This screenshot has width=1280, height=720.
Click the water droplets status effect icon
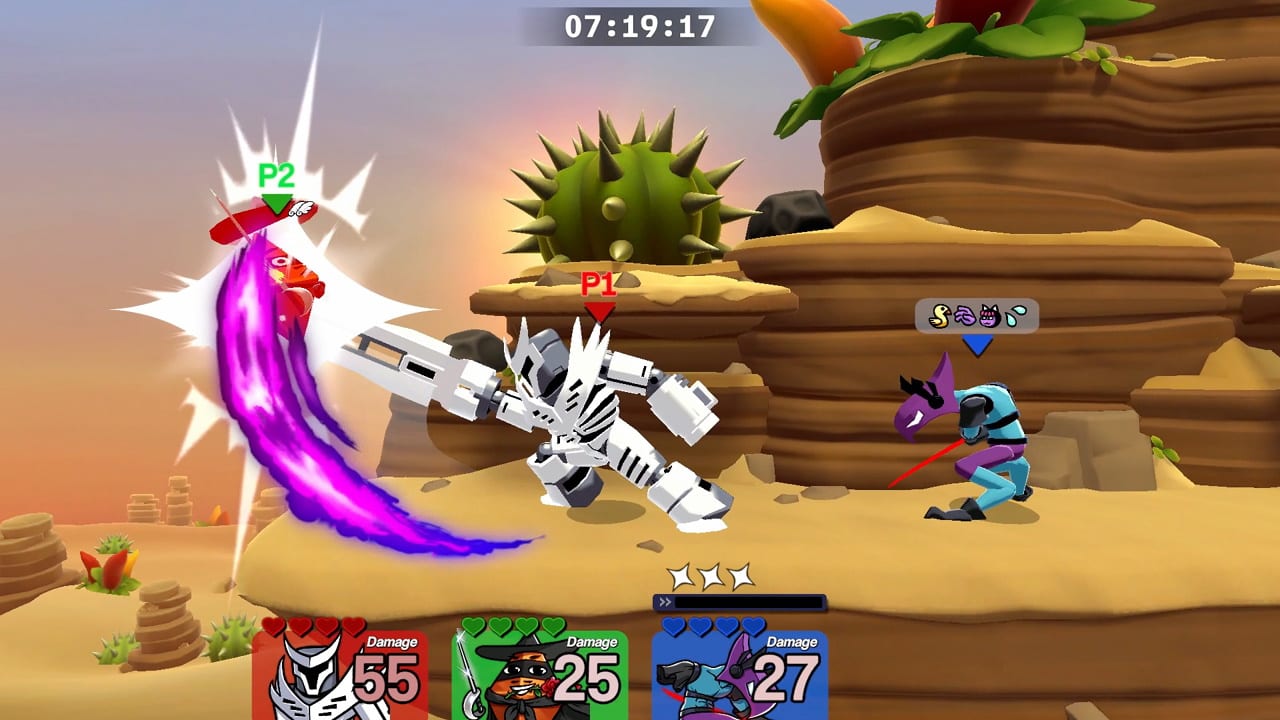point(1015,315)
